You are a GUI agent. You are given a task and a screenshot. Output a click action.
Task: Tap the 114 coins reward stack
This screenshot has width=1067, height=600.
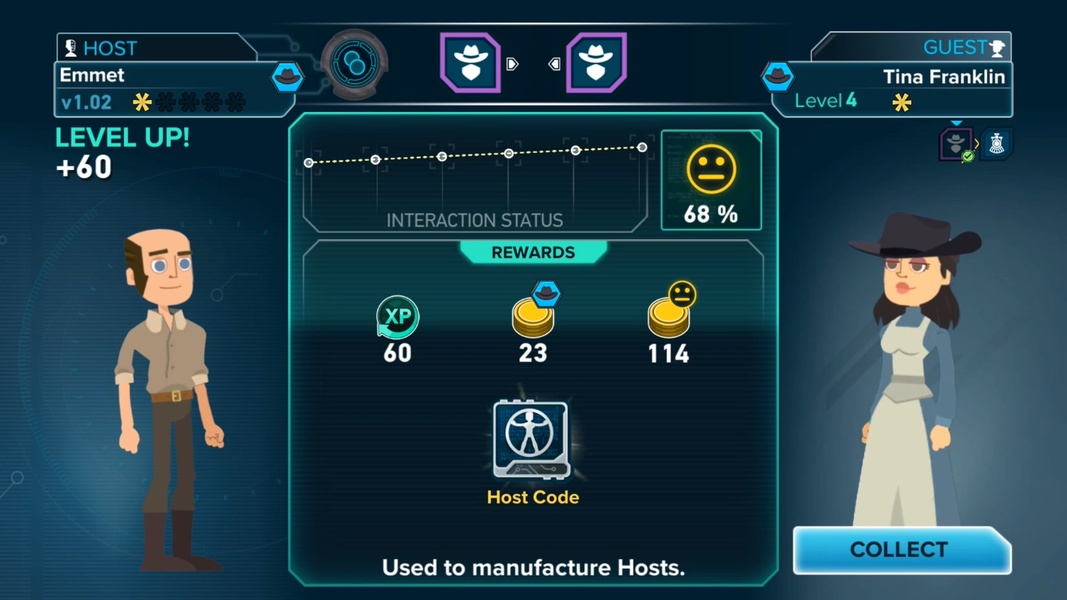(x=669, y=314)
